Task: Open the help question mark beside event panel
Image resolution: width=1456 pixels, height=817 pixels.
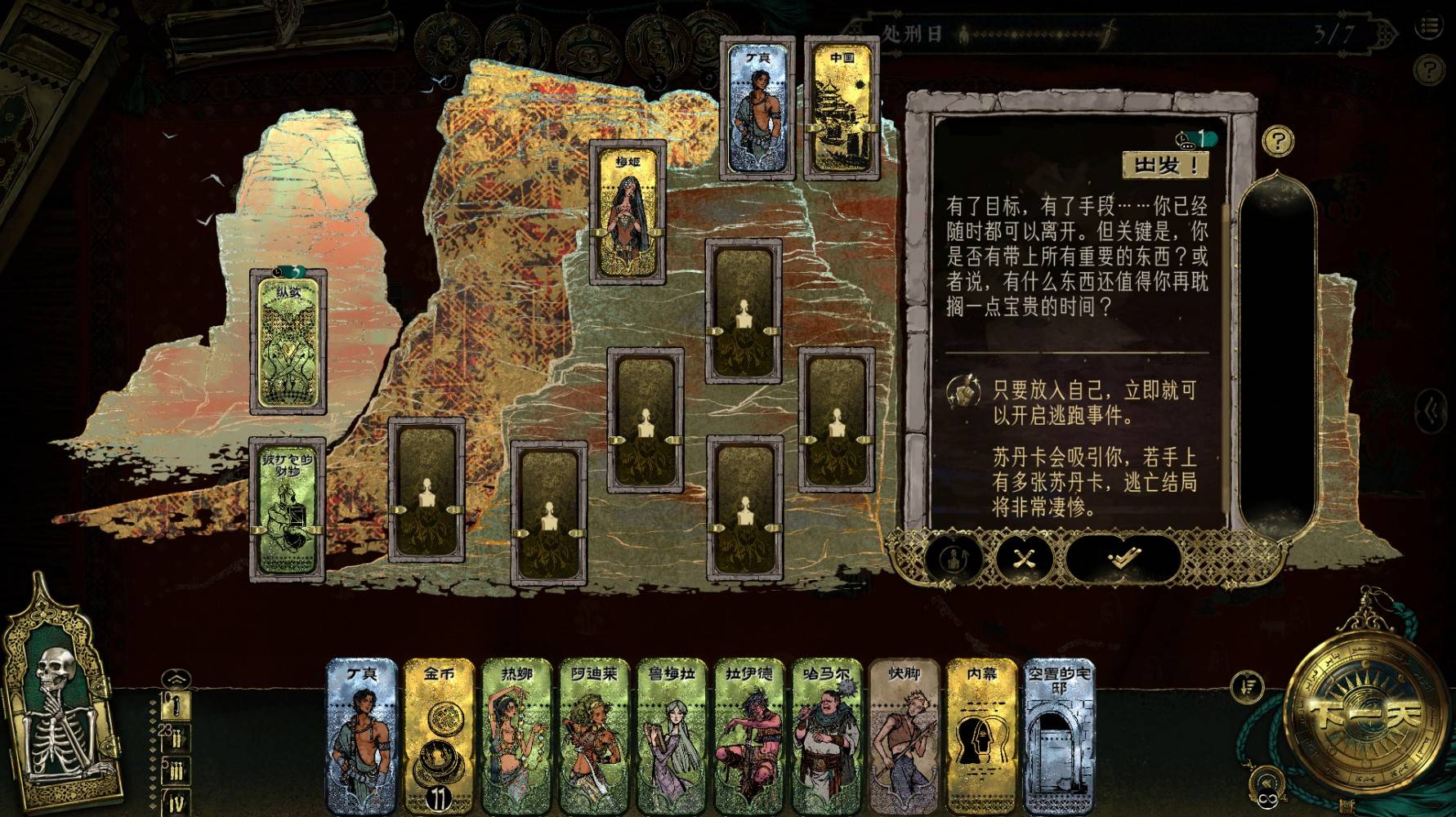Action: [1278, 141]
